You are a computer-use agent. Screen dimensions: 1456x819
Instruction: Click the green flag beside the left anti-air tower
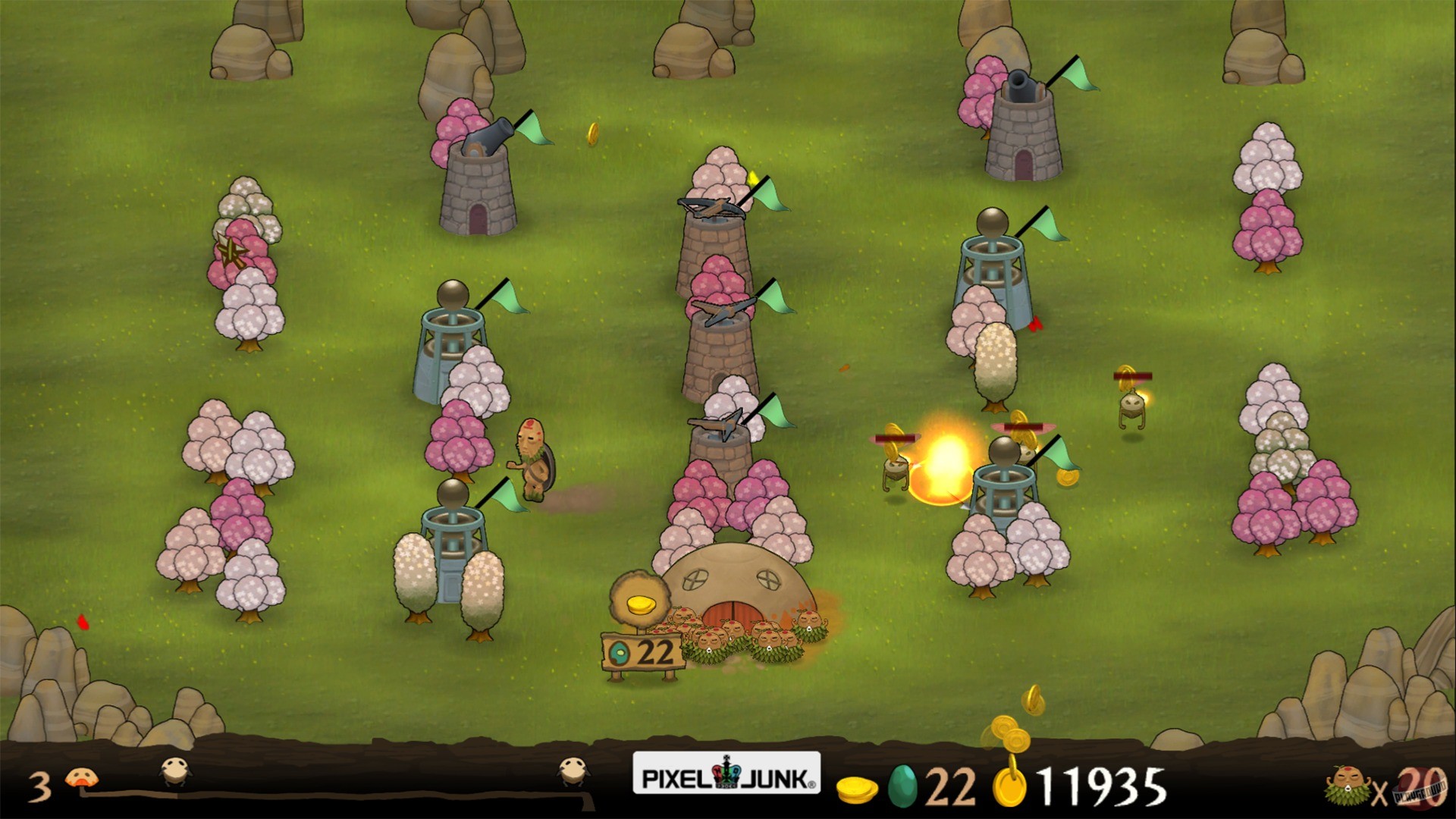click(x=507, y=296)
